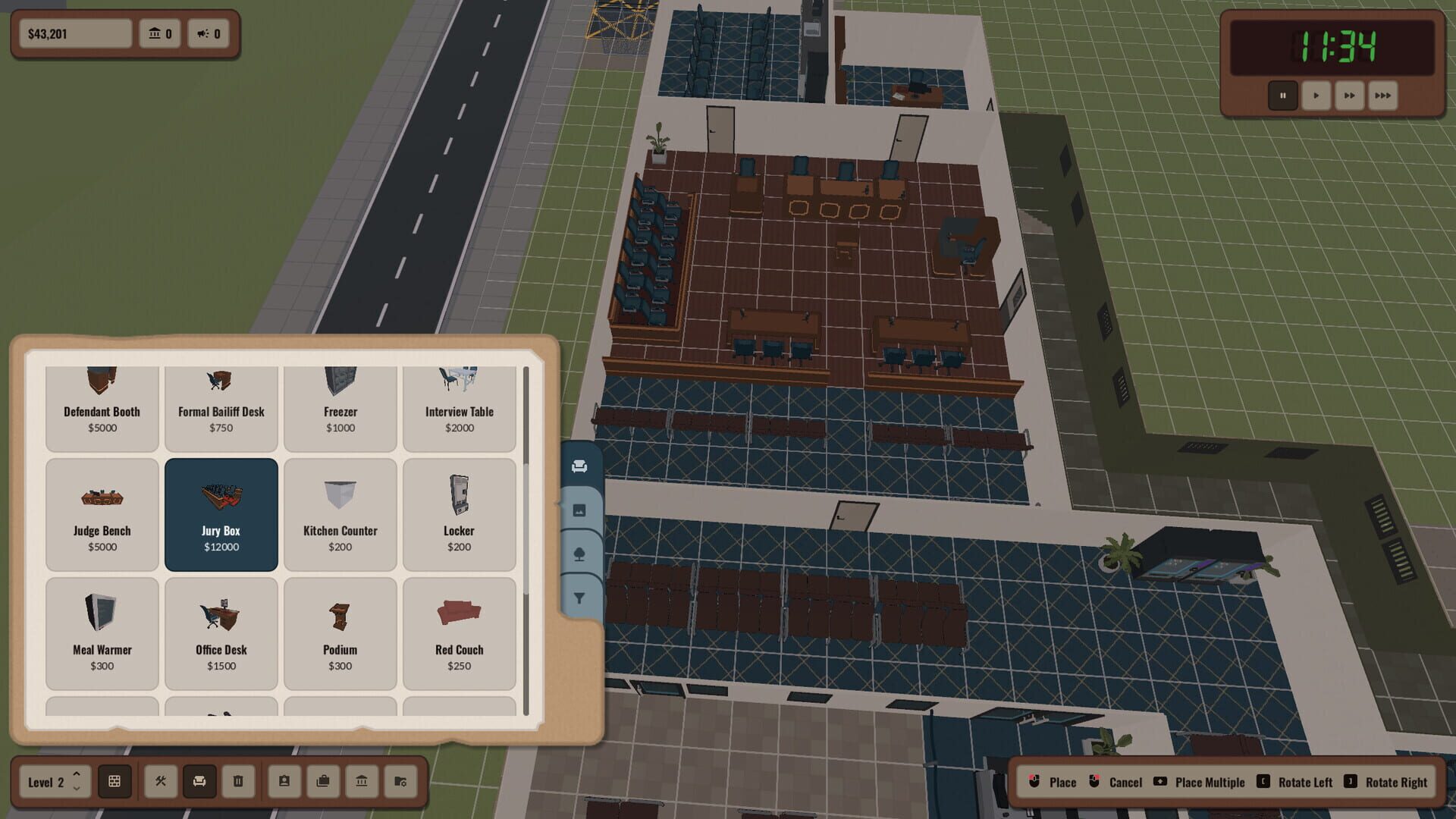
Task: Increase the floor with Level up arrow
Action: pos(76,774)
